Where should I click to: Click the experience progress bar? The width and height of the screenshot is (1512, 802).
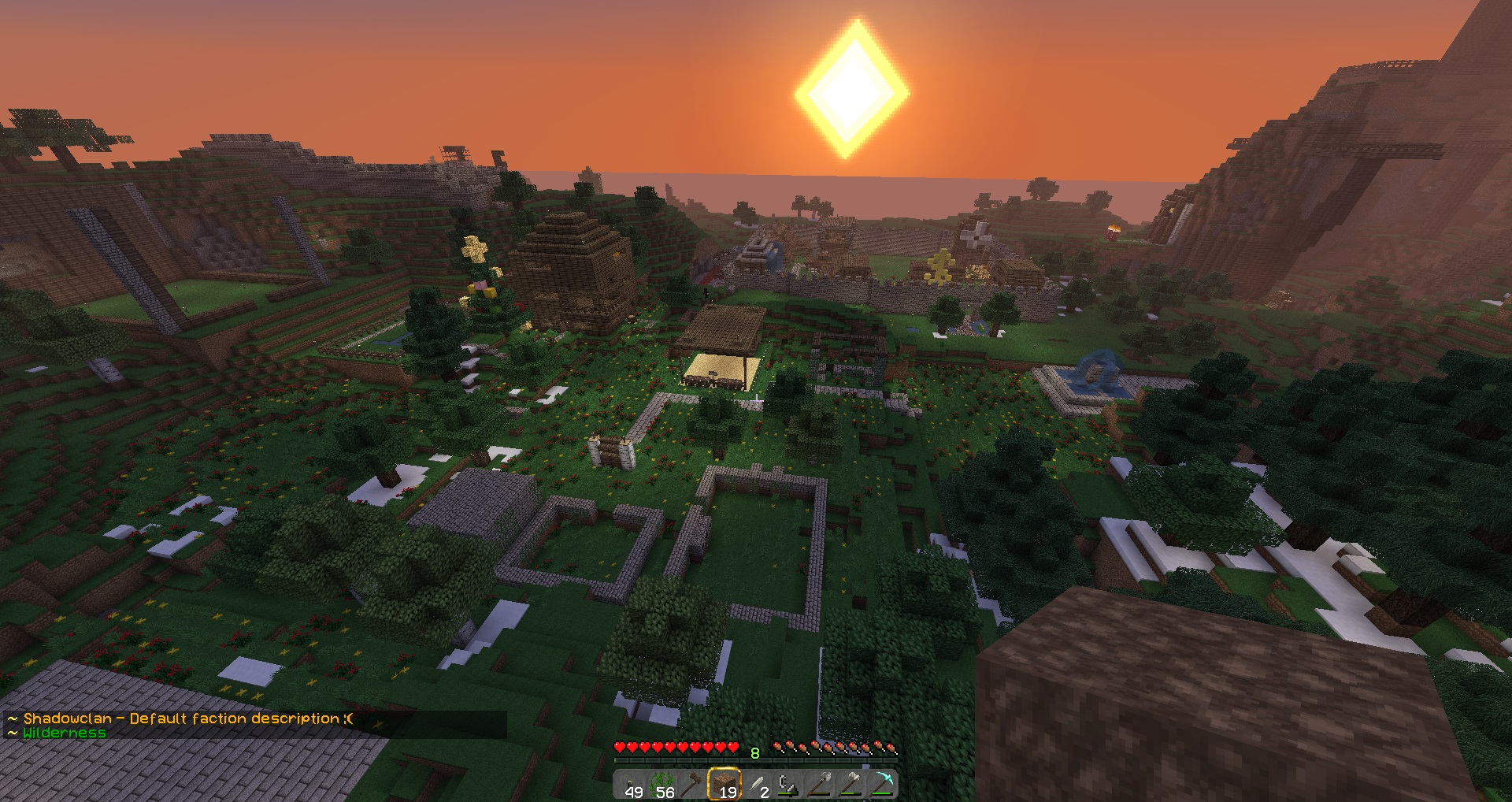tap(756, 759)
